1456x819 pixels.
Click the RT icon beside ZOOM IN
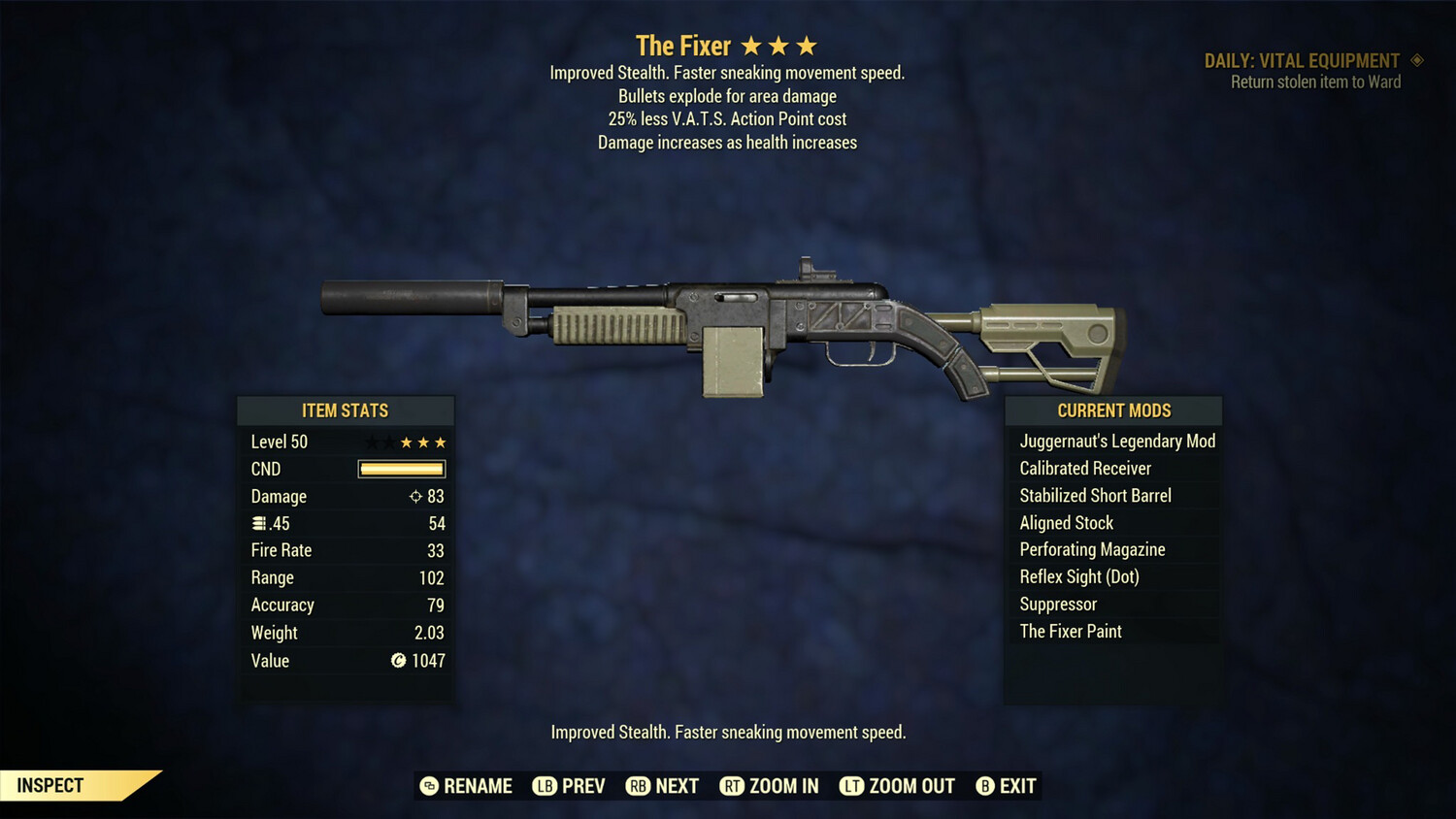[734, 786]
